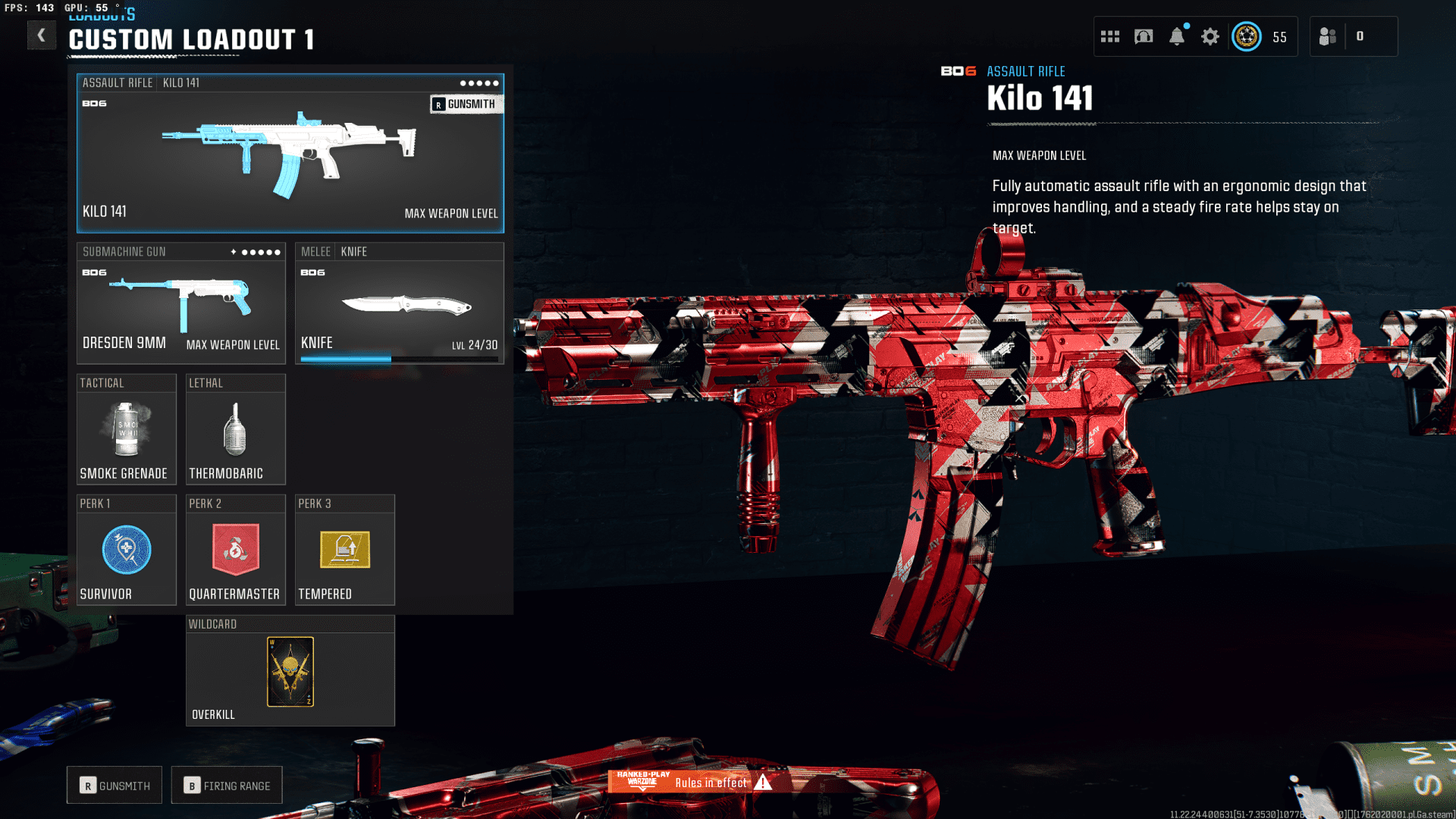1456x819 pixels.
Task: Check the notifications bell
Action: [1178, 36]
